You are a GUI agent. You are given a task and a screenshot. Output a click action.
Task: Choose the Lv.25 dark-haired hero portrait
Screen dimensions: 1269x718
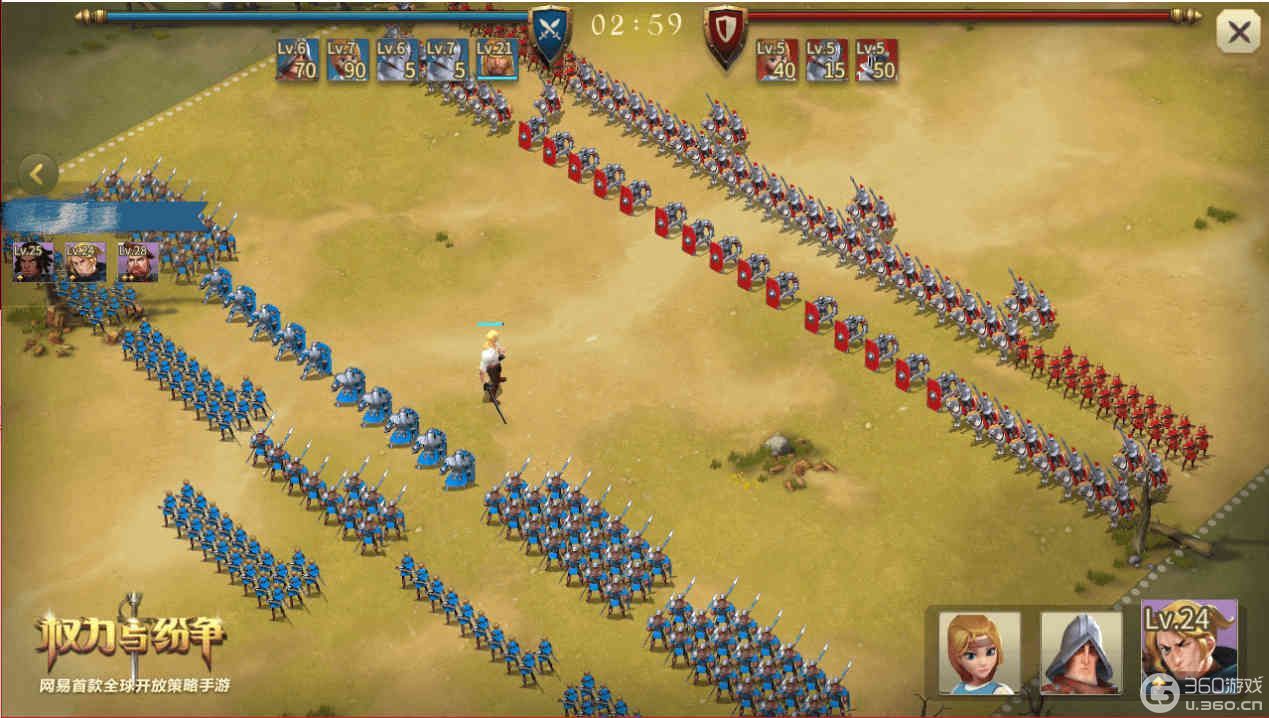pyautogui.click(x=33, y=262)
